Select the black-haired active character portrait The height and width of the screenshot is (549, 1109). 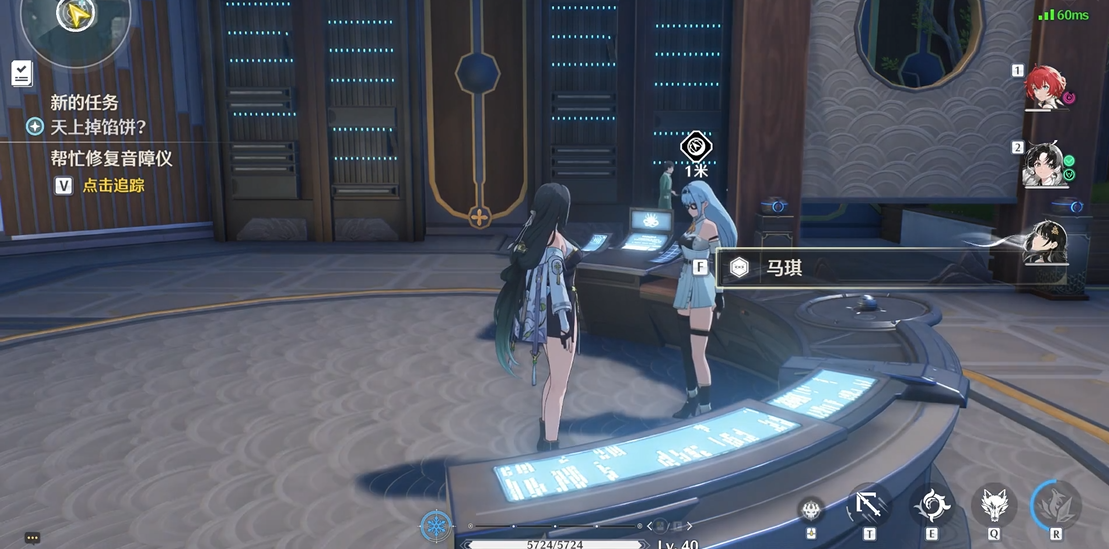pyautogui.click(x=1046, y=241)
